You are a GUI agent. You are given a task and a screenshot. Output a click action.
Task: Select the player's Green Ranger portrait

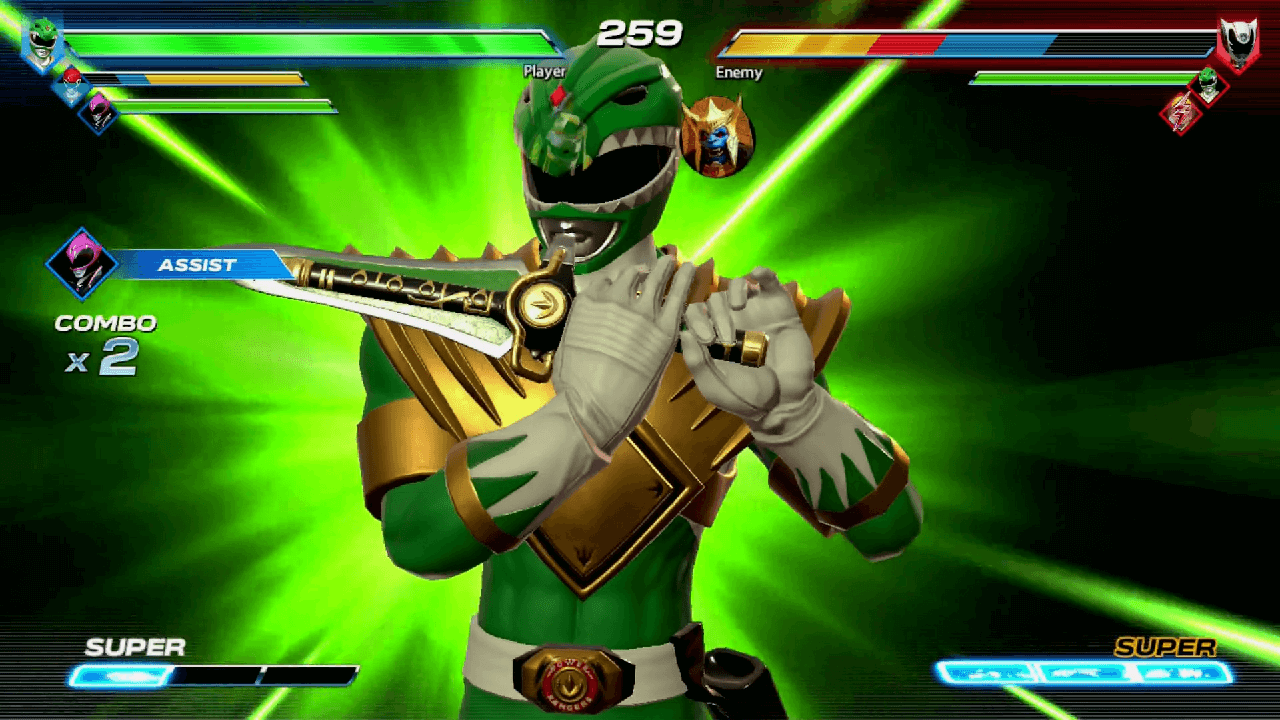click(x=42, y=43)
